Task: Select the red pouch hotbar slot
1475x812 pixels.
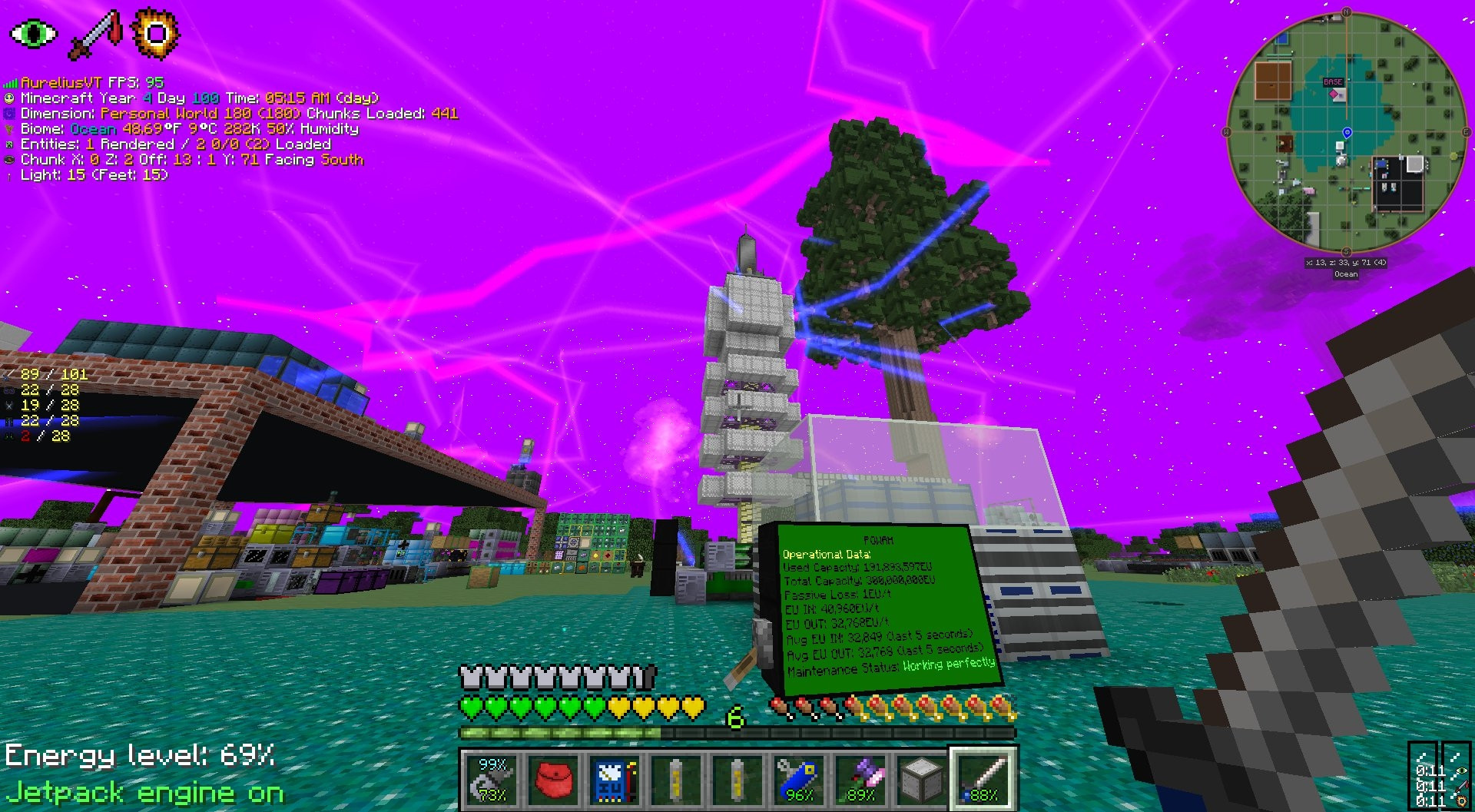Action: coord(553,779)
